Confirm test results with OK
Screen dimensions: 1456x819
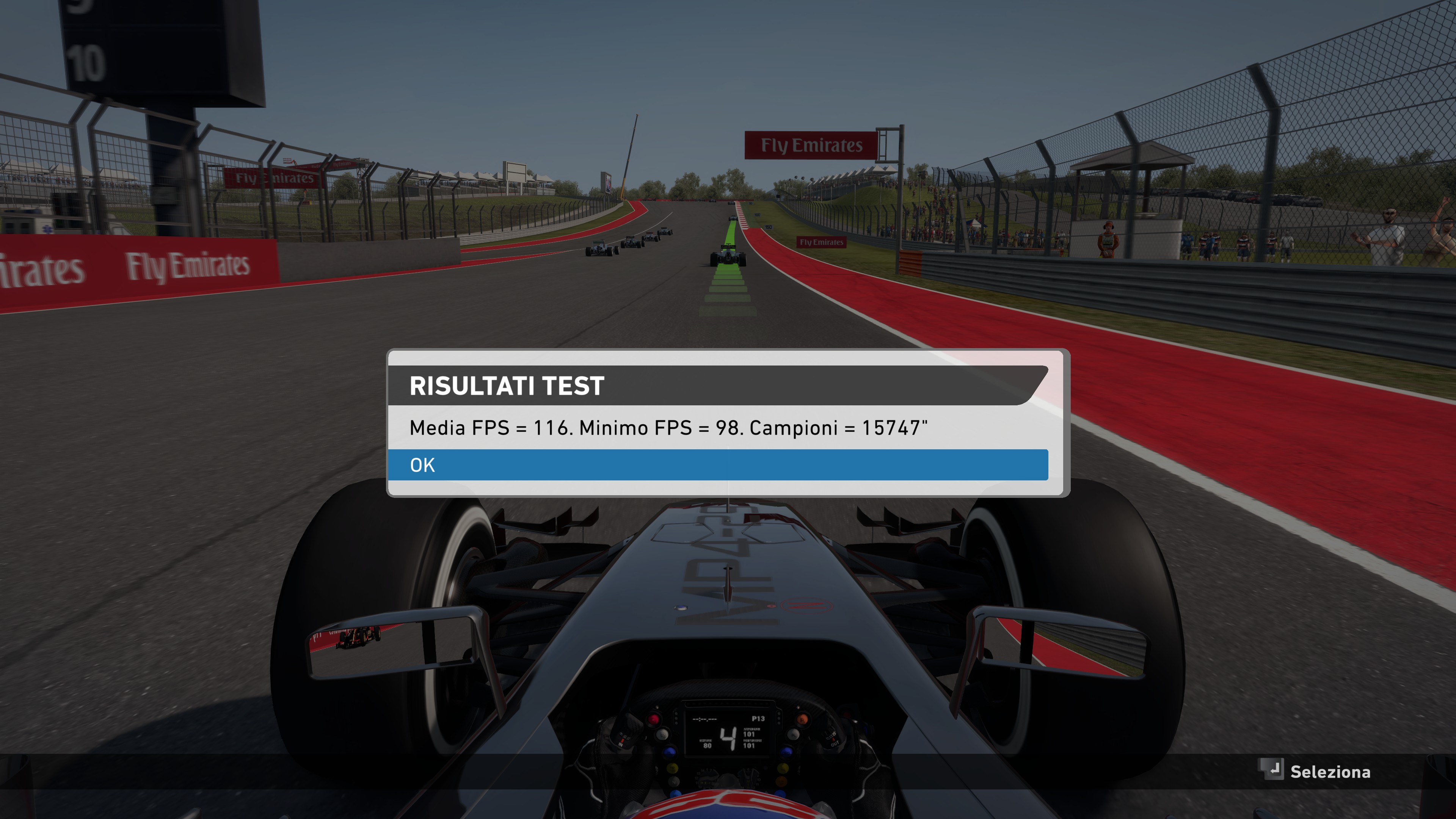(x=718, y=464)
